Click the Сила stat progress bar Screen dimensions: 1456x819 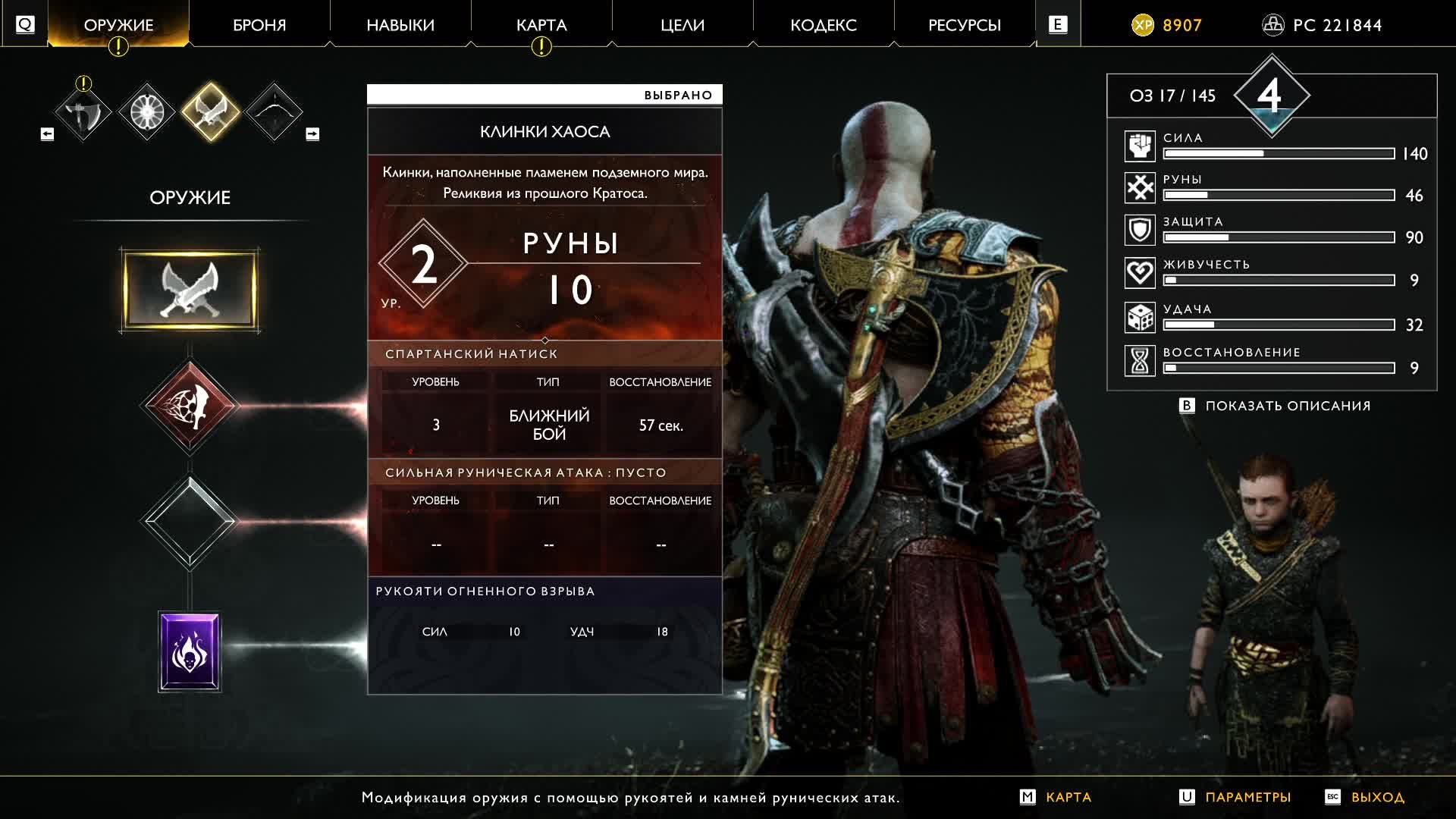[1278, 155]
